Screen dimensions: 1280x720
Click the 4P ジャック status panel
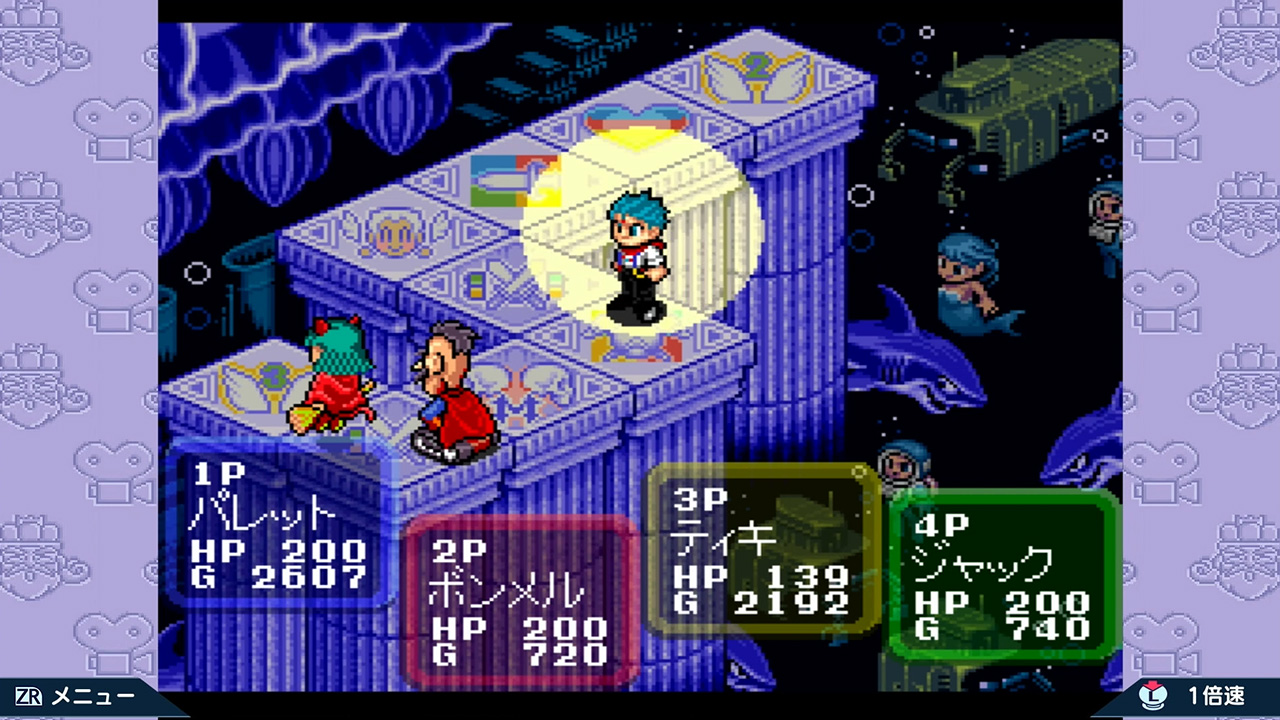pyautogui.click(x=1003, y=575)
